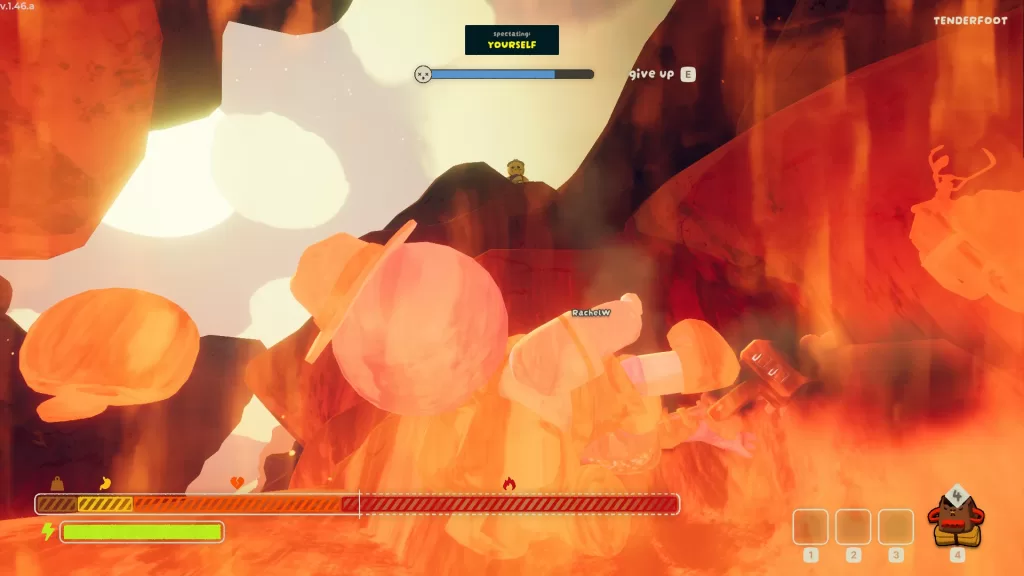Select the backpack in slot 4
Image resolution: width=1024 pixels, height=576 pixels.
coord(956,519)
